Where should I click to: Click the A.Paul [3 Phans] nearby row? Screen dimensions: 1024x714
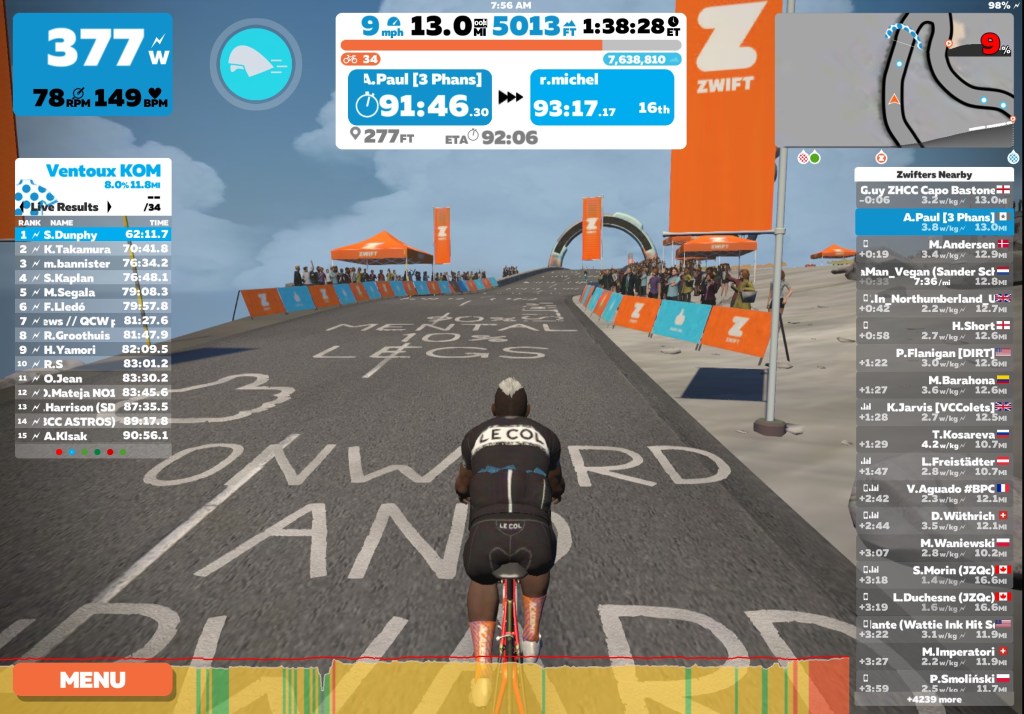934,222
